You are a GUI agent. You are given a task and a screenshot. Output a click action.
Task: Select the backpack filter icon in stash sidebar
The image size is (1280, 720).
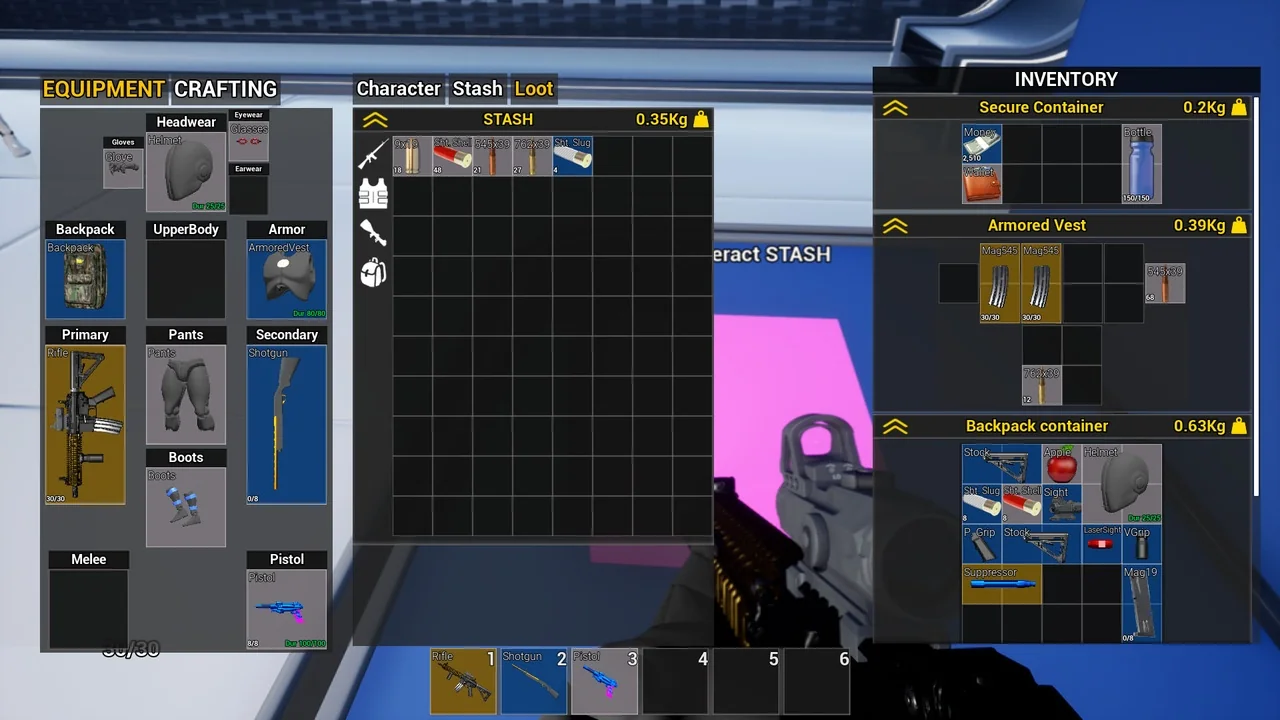(x=373, y=272)
